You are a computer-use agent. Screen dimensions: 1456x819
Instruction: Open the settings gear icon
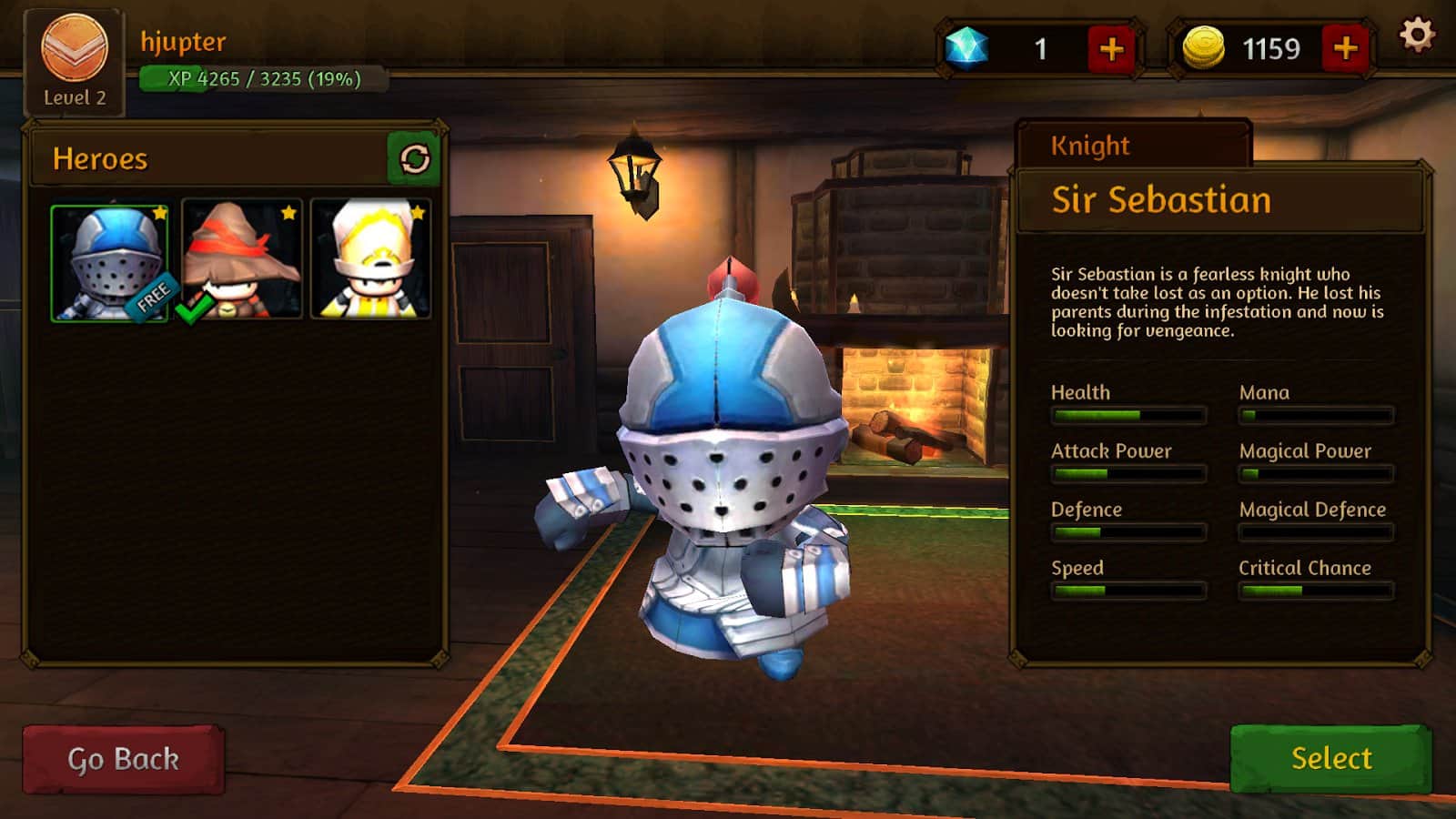pos(1416,35)
